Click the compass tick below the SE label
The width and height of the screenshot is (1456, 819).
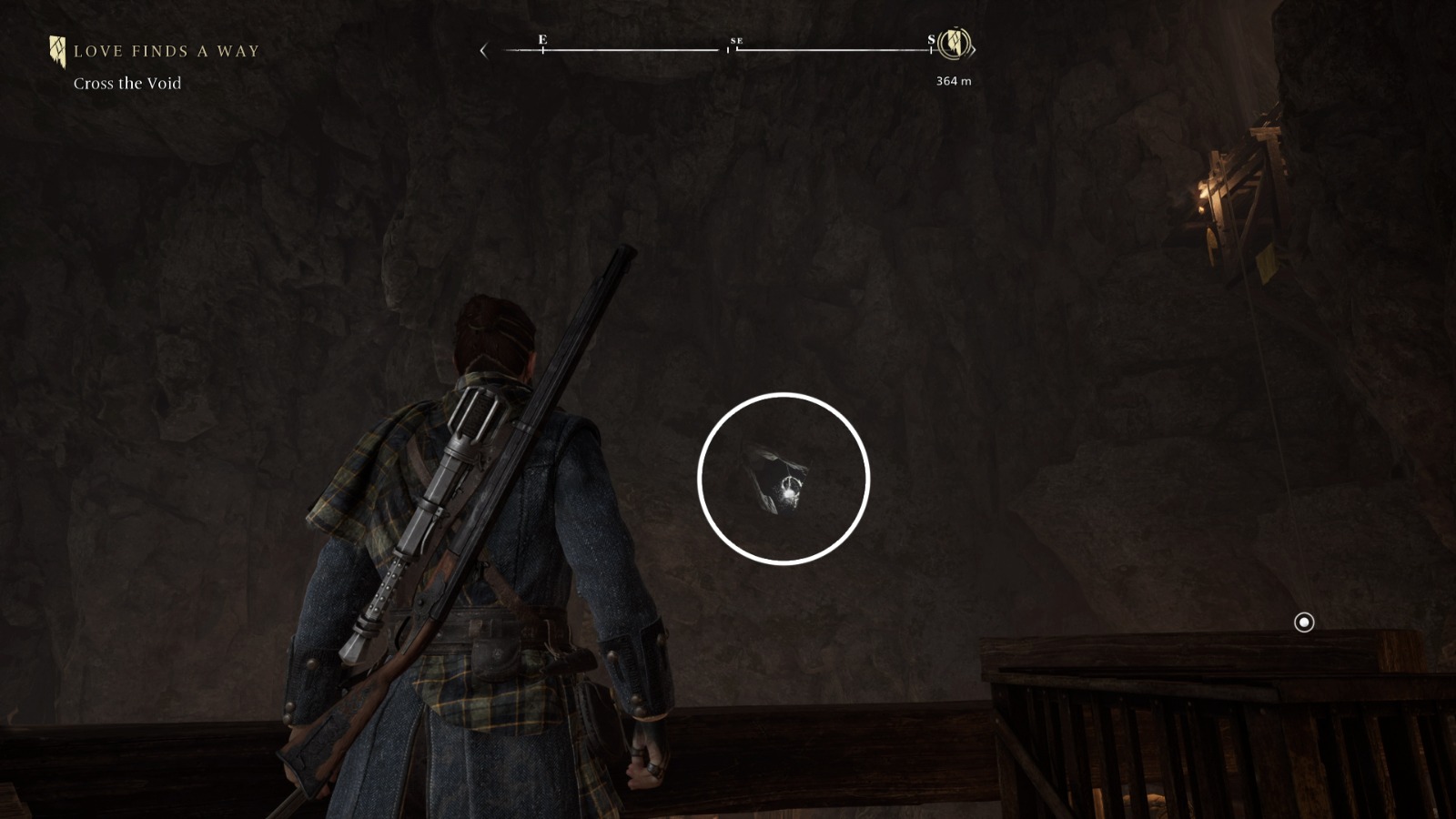(735, 52)
